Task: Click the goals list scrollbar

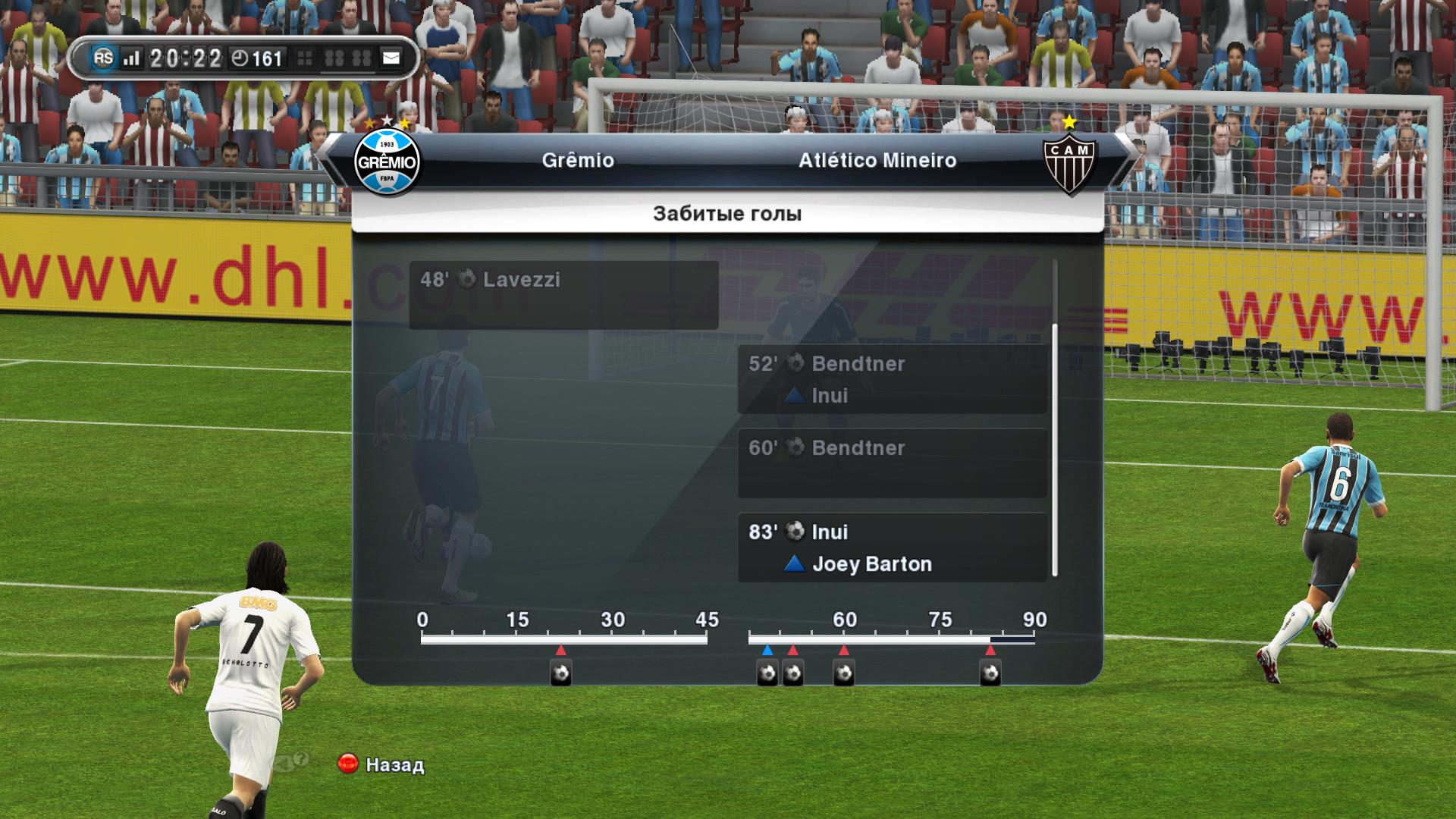Action: 1055,450
